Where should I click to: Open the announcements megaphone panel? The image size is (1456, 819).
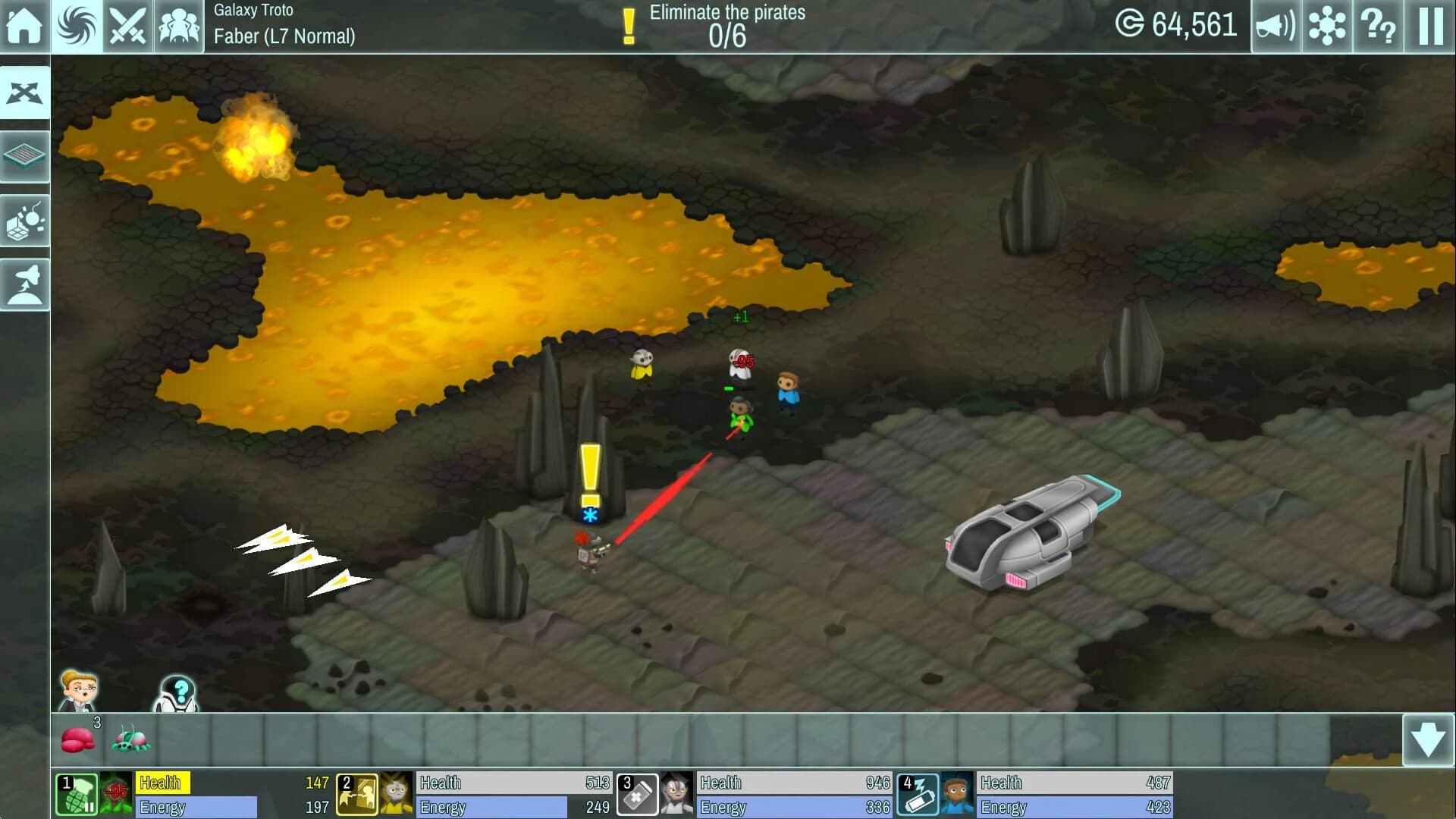[x=1275, y=25]
